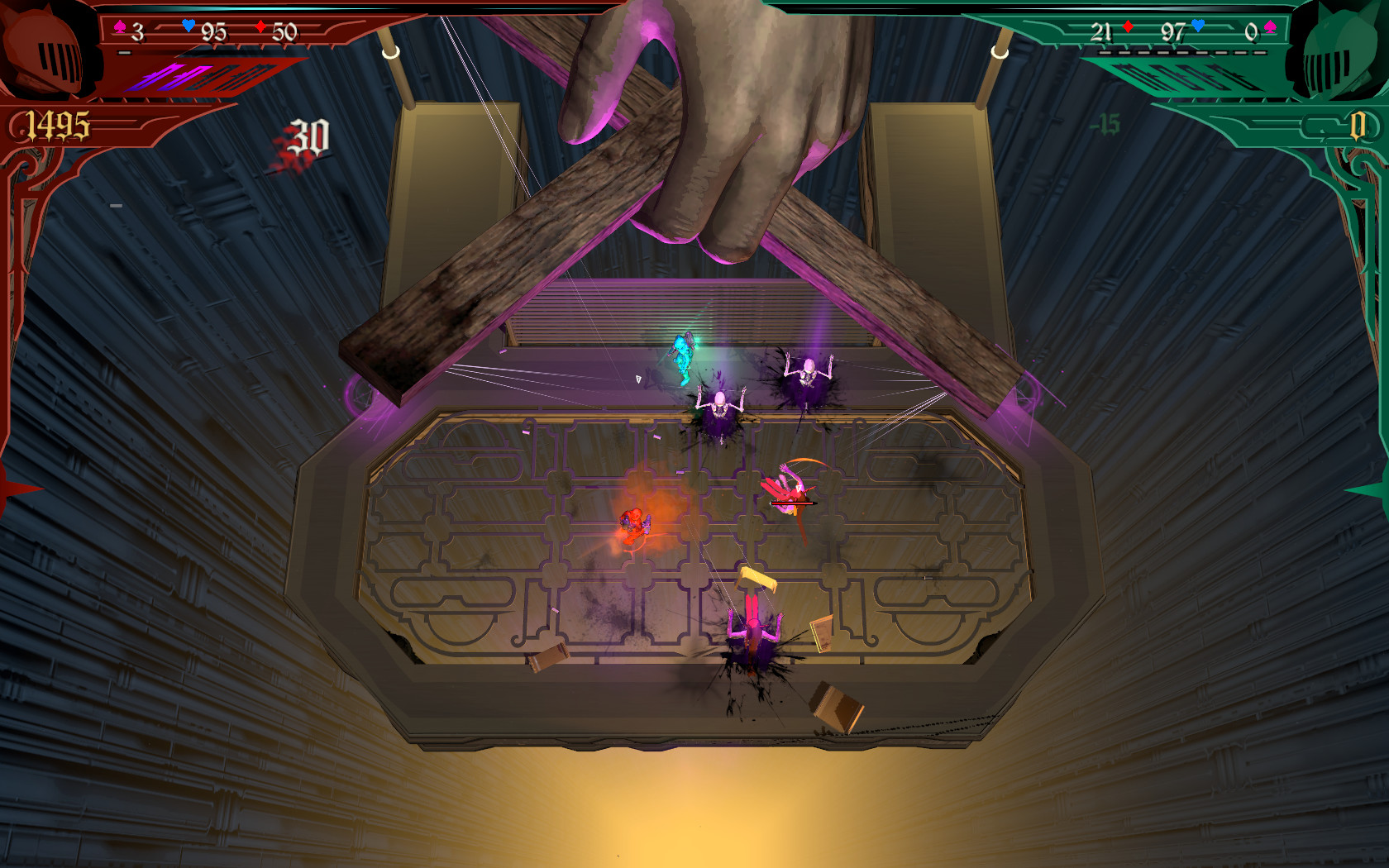Viewport: 1389px width, 868px height.
Task: Click the yellow book on the table
Action: point(758,577)
